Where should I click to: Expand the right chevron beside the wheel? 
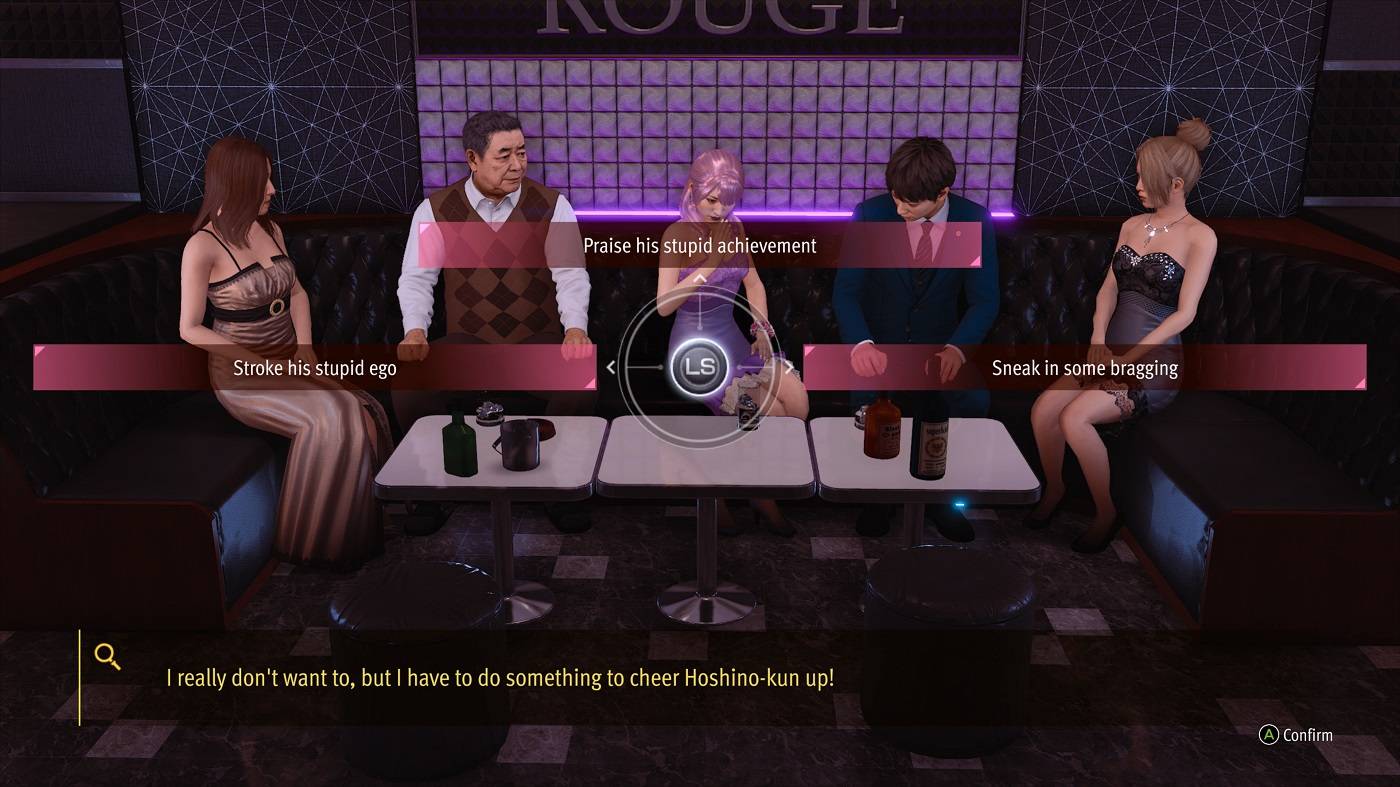tap(789, 367)
